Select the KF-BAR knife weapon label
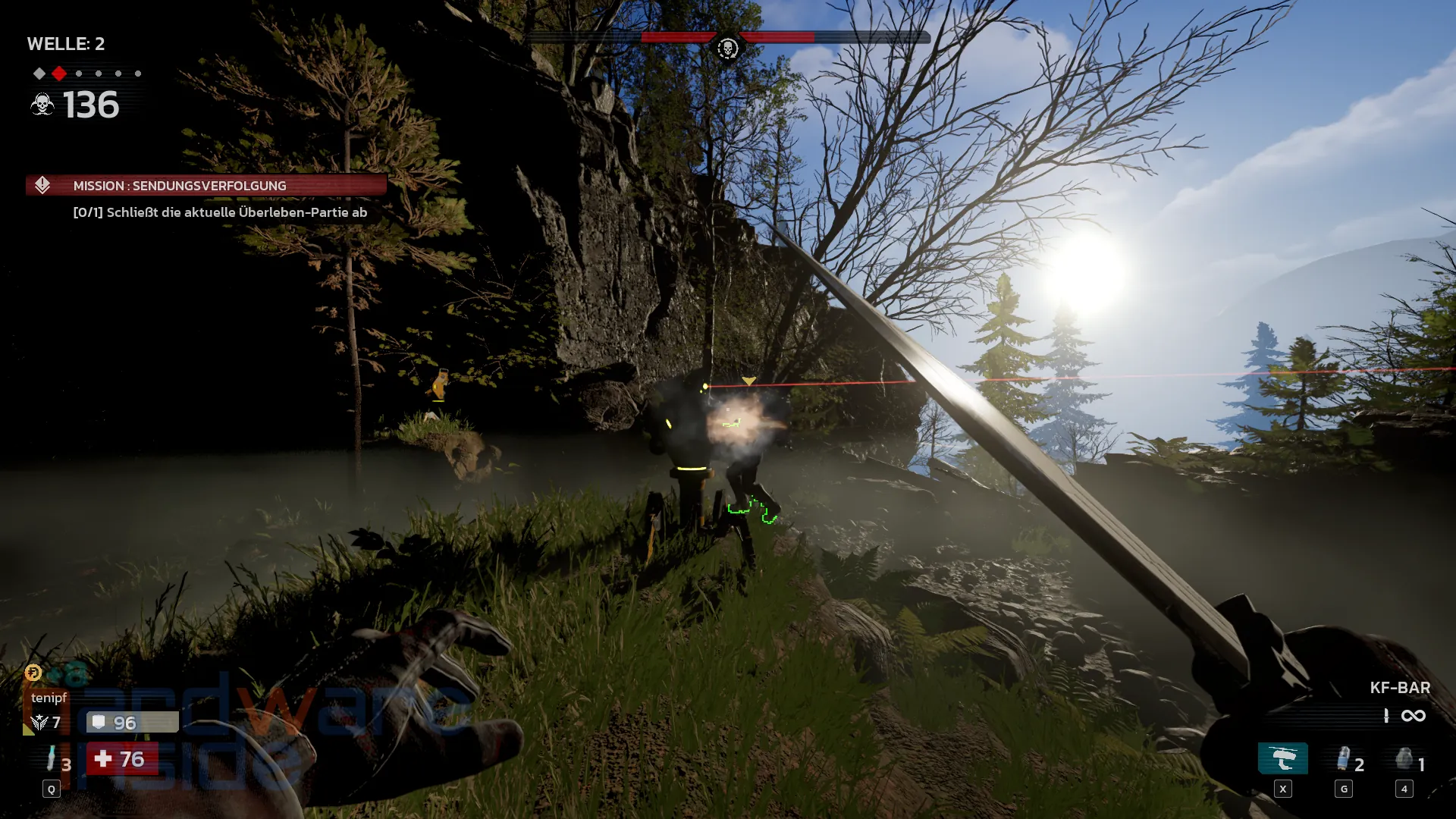 click(1399, 688)
